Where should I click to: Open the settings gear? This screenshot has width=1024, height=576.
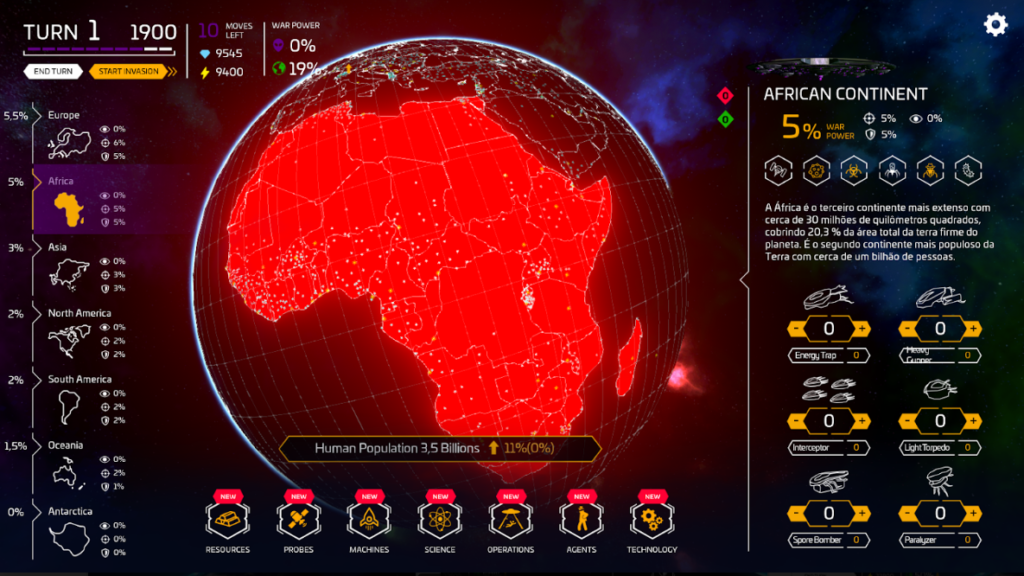coord(995,25)
